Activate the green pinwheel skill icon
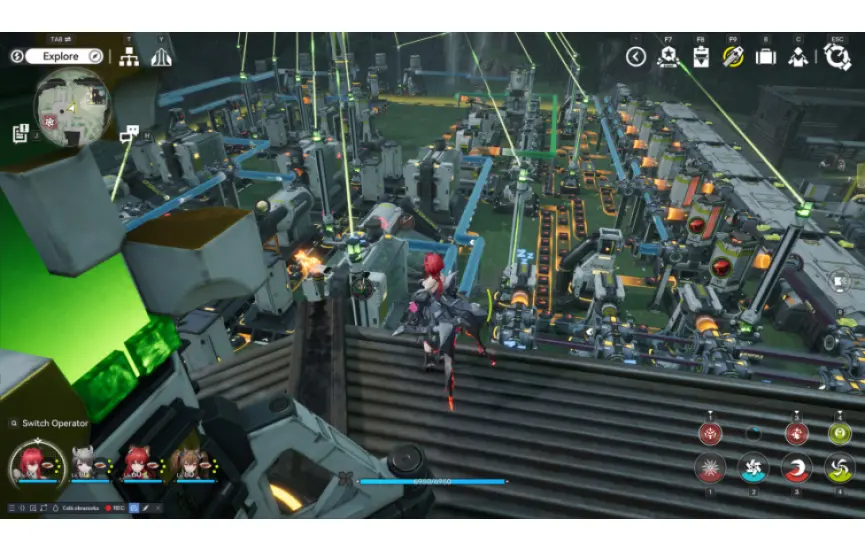Screen dimensions: 865x550 [840, 468]
